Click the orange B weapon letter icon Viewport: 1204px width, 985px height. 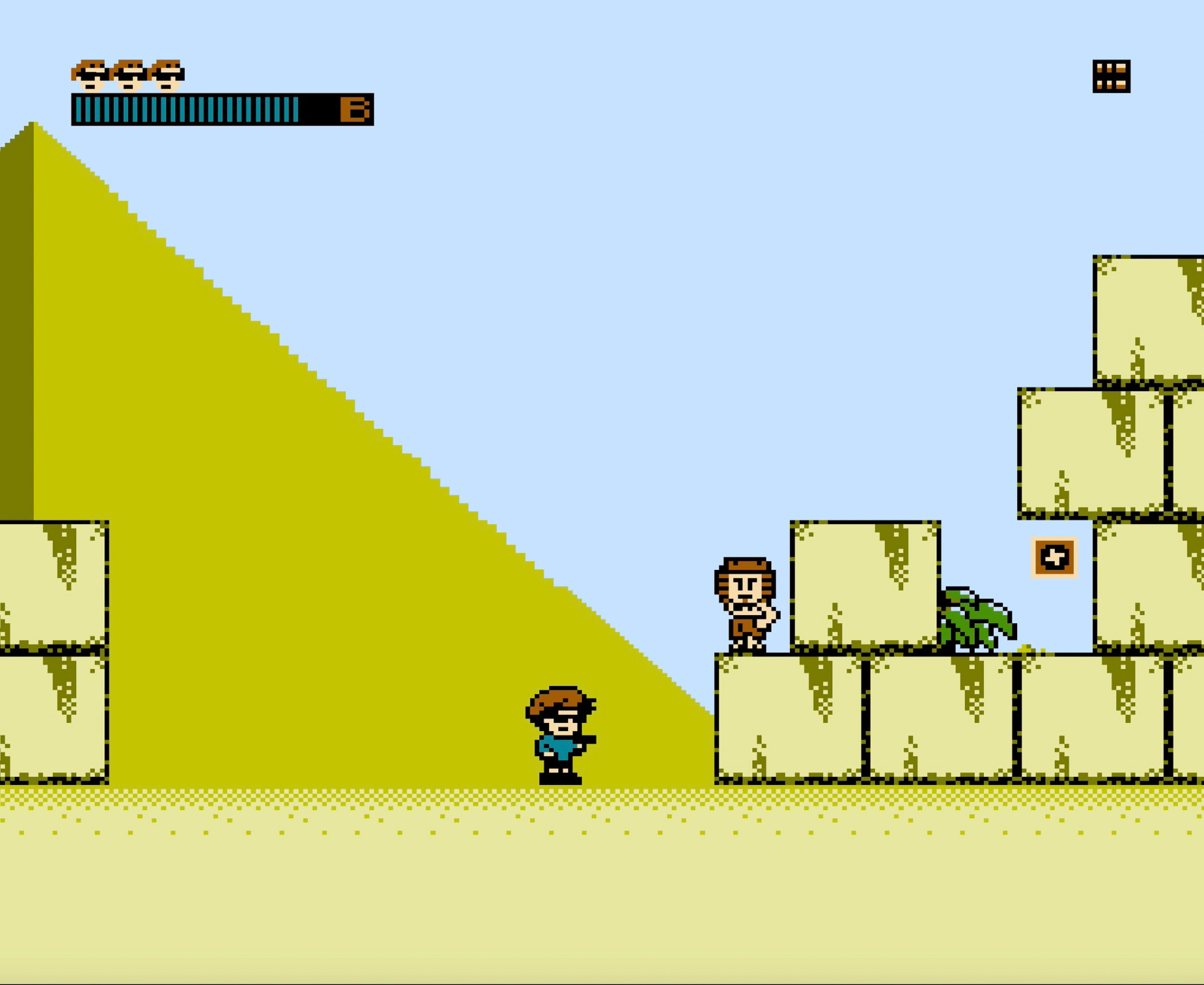click(x=355, y=110)
